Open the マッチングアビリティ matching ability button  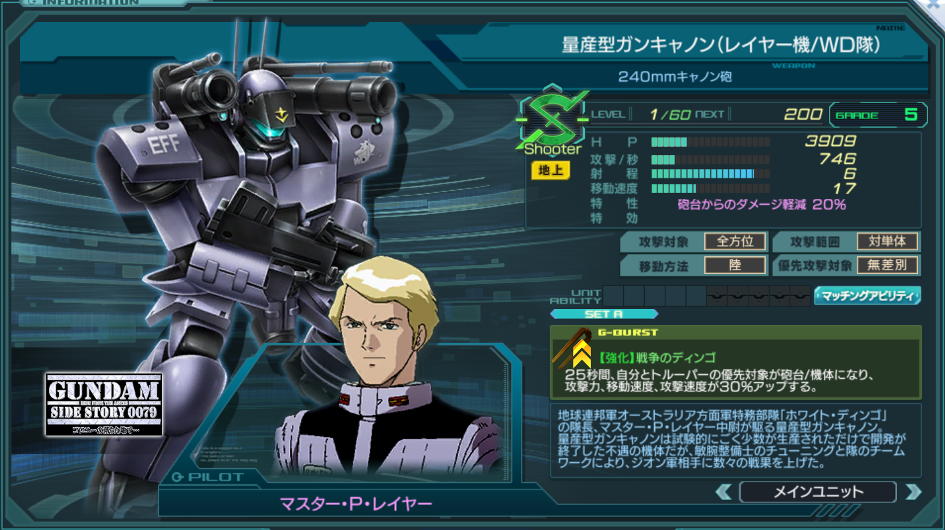[867, 295]
